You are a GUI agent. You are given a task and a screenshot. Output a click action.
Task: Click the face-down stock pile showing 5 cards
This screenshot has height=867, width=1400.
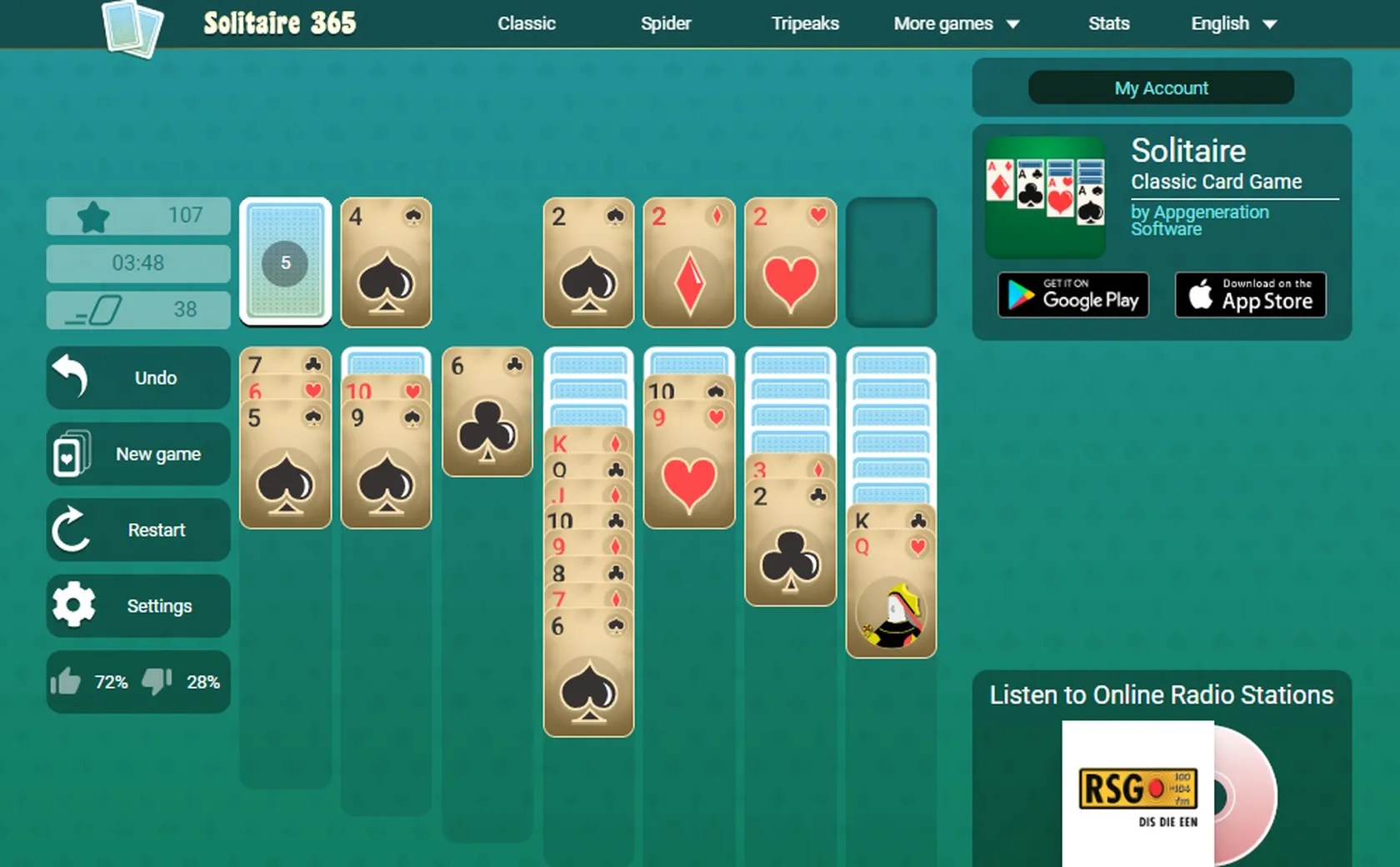point(285,262)
